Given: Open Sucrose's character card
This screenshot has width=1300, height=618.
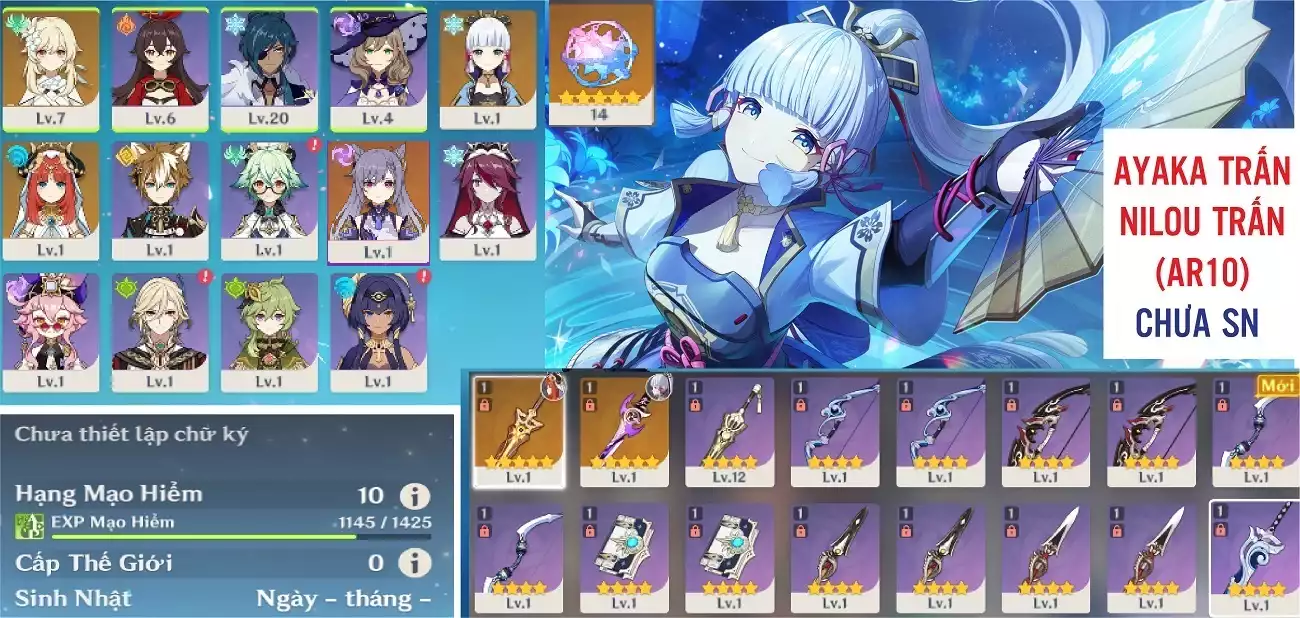Looking at the screenshot, I should click(268, 200).
